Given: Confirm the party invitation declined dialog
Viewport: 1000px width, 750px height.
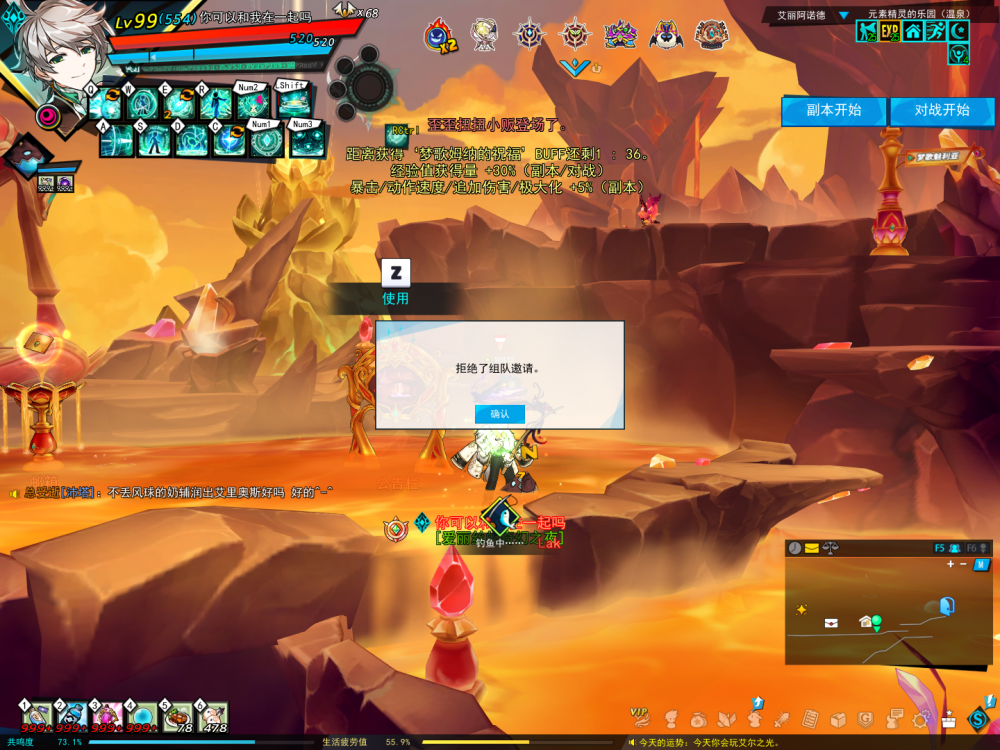Looking at the screenshot, I should (499, 414).
